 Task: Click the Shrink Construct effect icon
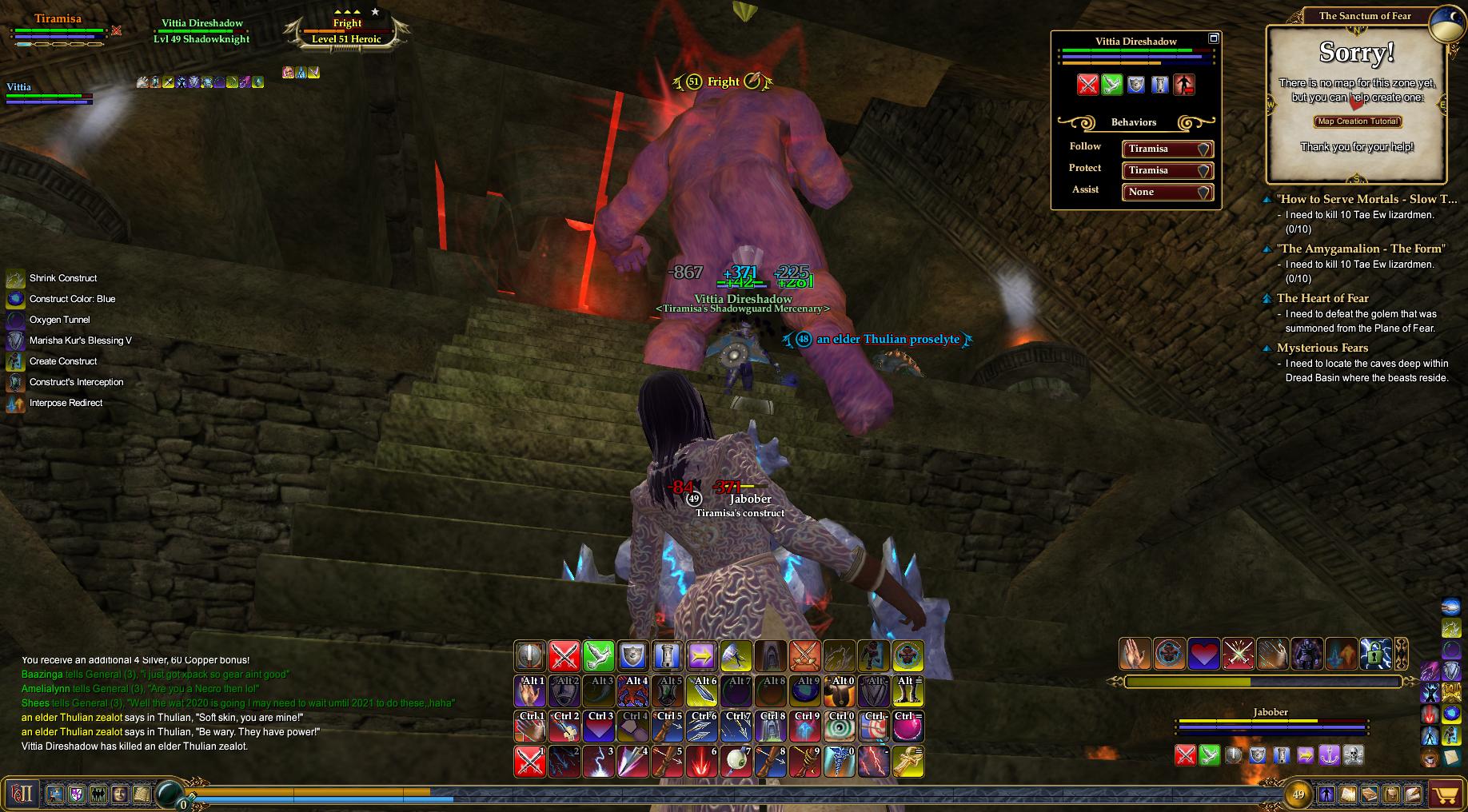pyautogui.click(x=15, y=278)
